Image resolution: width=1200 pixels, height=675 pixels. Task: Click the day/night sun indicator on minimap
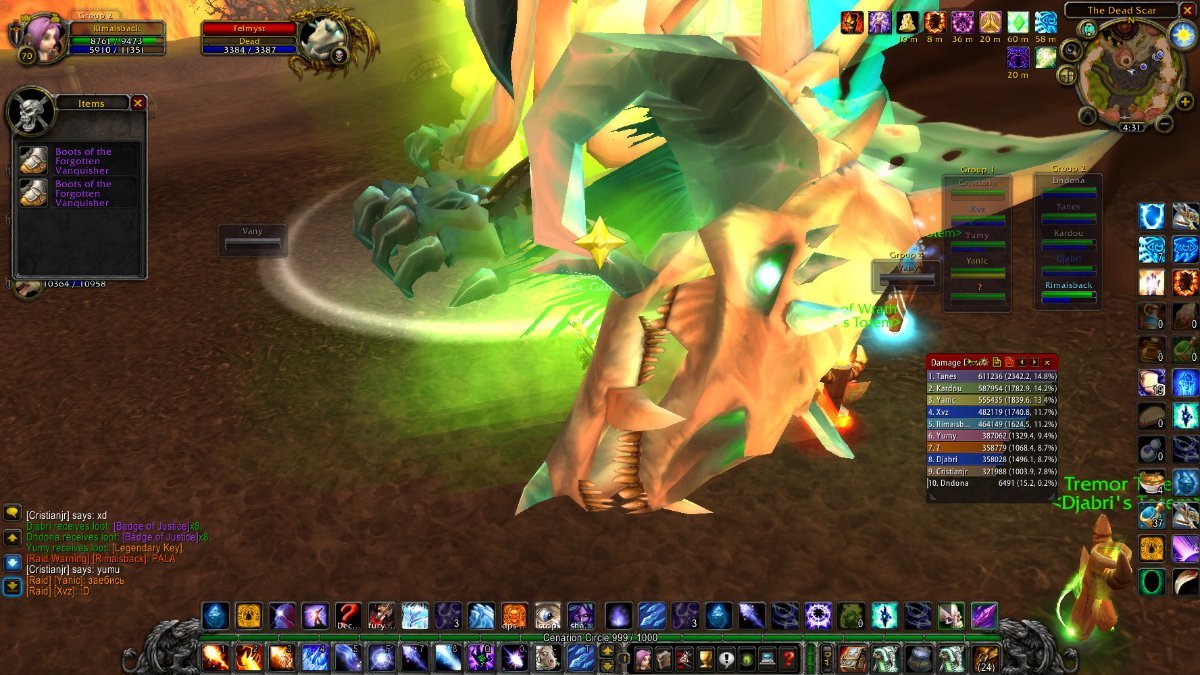pyautogui.click(x=1180, y=33)
